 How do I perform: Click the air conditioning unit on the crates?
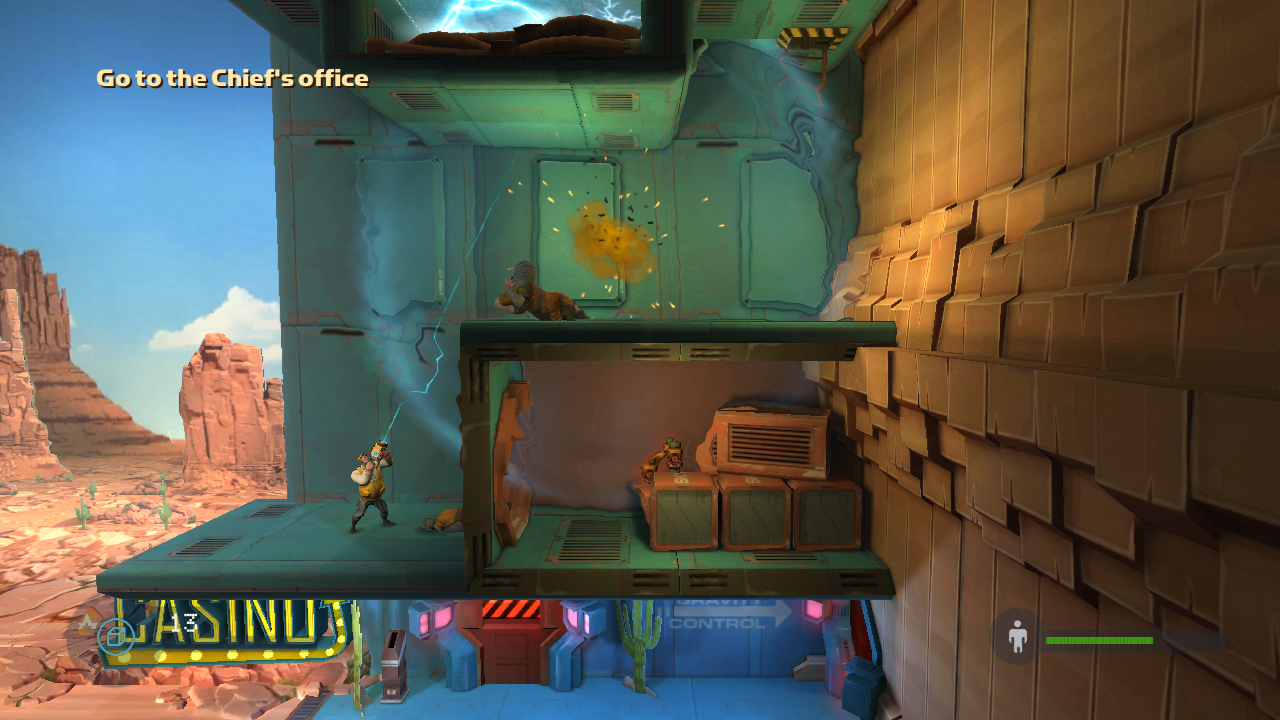click(x=770, y=440)
